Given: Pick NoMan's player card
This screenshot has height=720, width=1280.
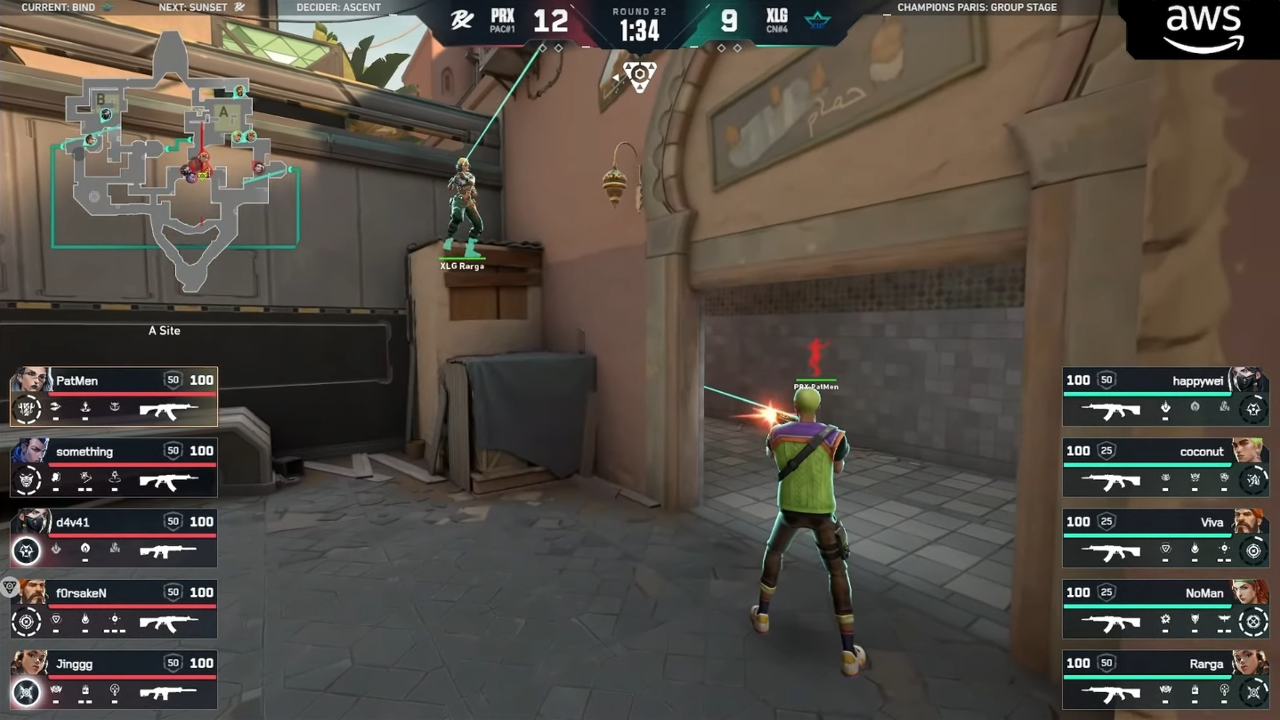Looking at the screenshot, I should point(1165,609).
